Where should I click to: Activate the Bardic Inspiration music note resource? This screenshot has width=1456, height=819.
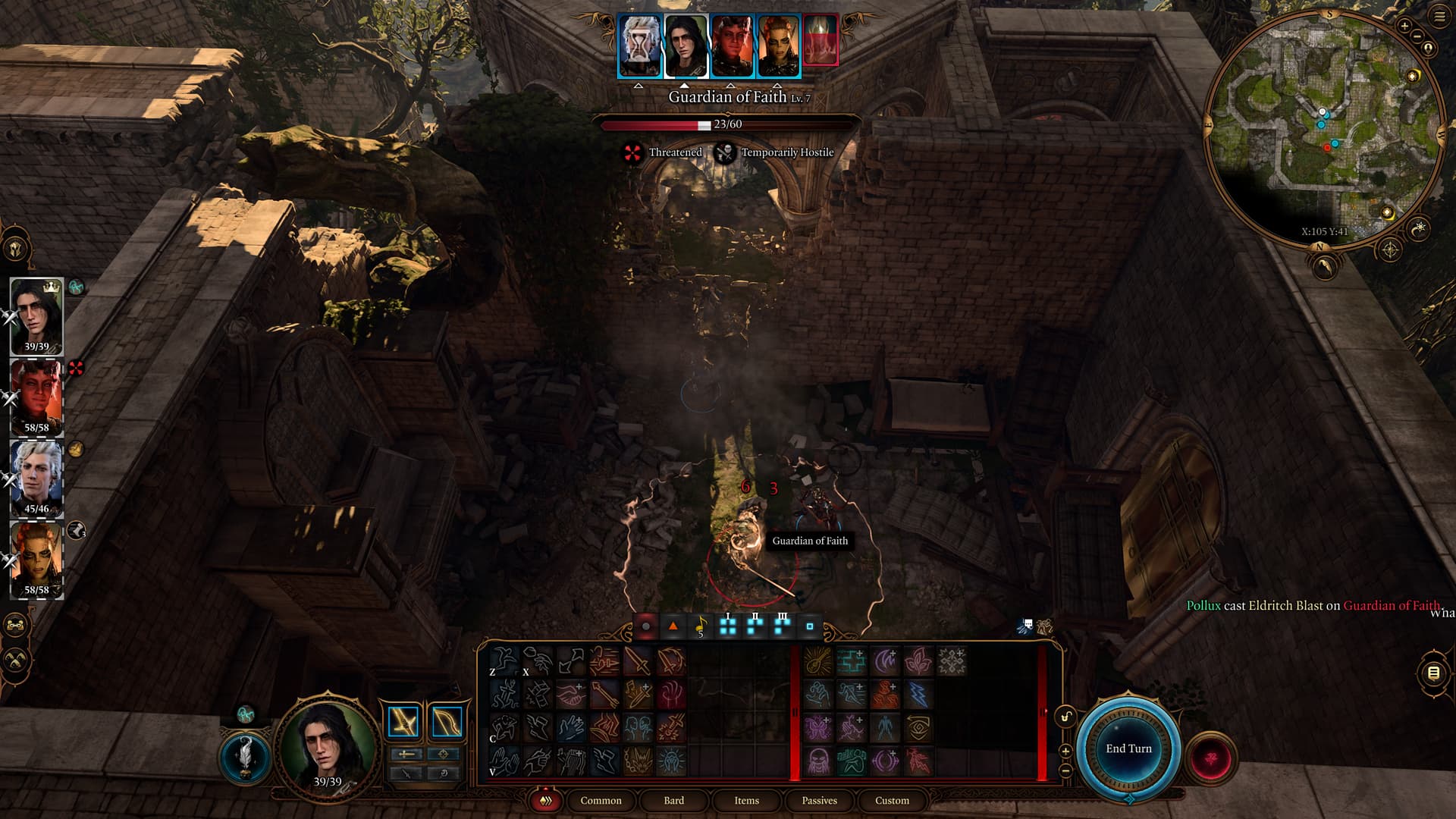700,626
